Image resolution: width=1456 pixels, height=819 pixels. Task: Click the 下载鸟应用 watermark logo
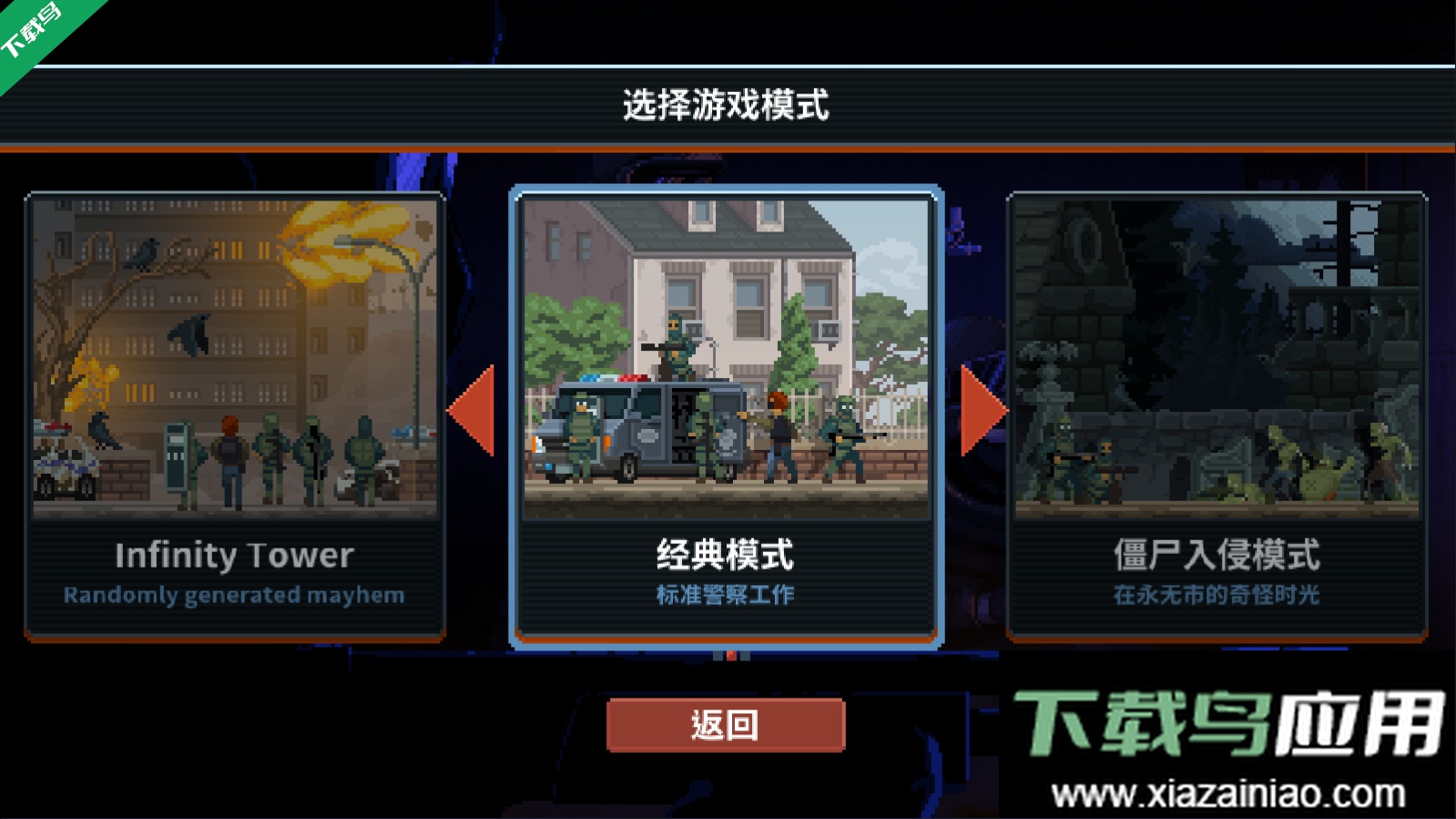[1229, 723]
